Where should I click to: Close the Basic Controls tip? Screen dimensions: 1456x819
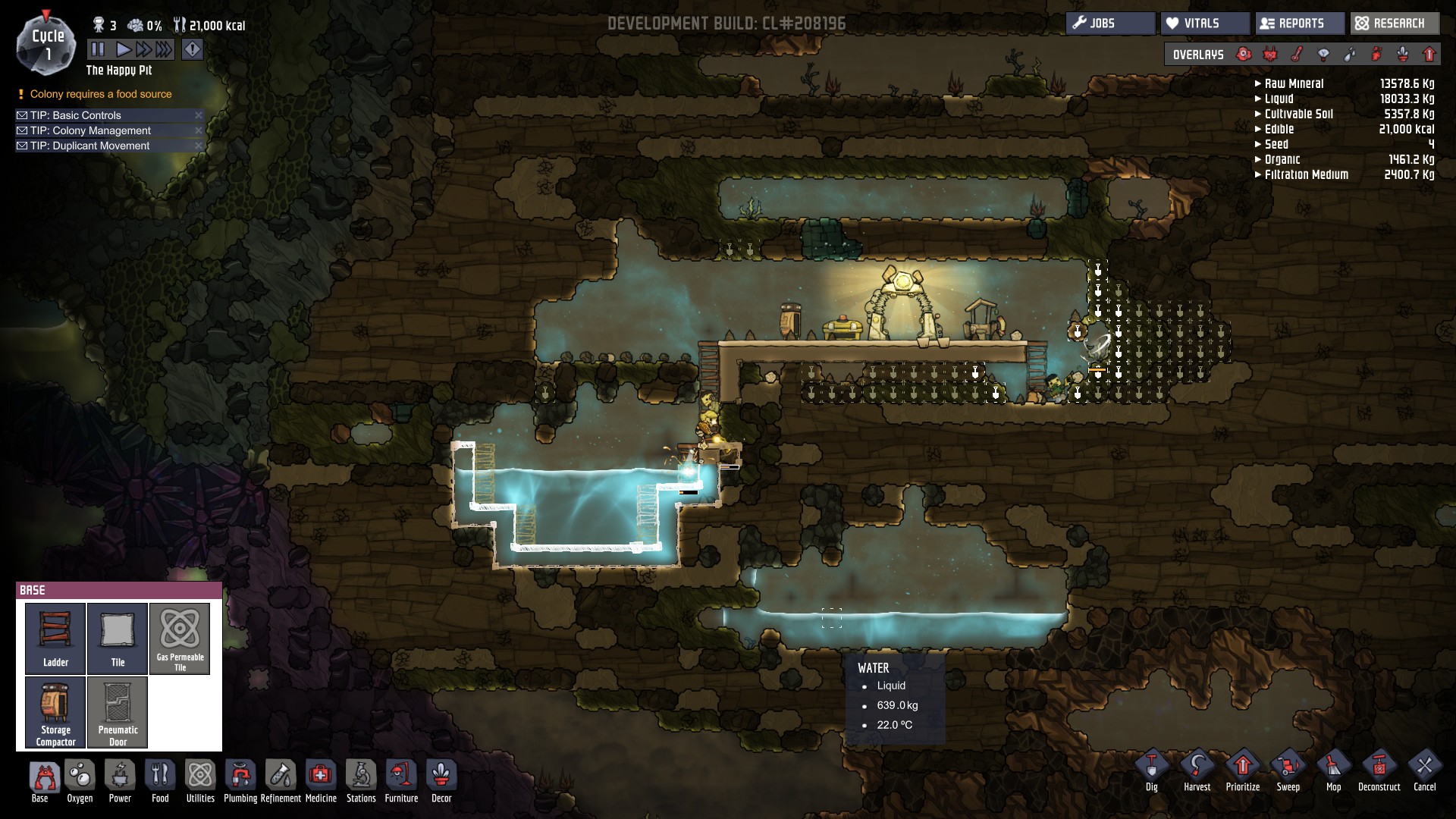[x=199, y=115]
